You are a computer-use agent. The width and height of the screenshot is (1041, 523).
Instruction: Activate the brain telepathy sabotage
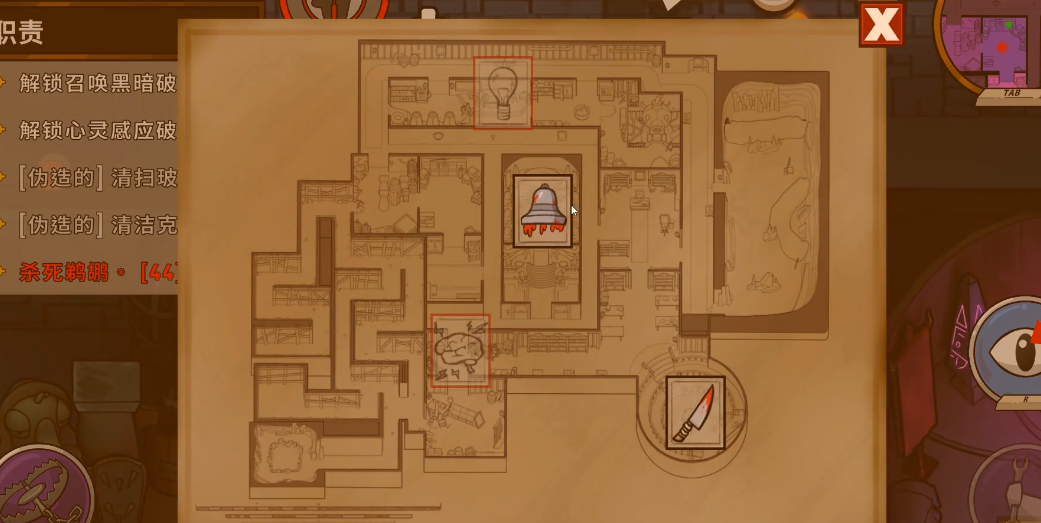[460, 350]
